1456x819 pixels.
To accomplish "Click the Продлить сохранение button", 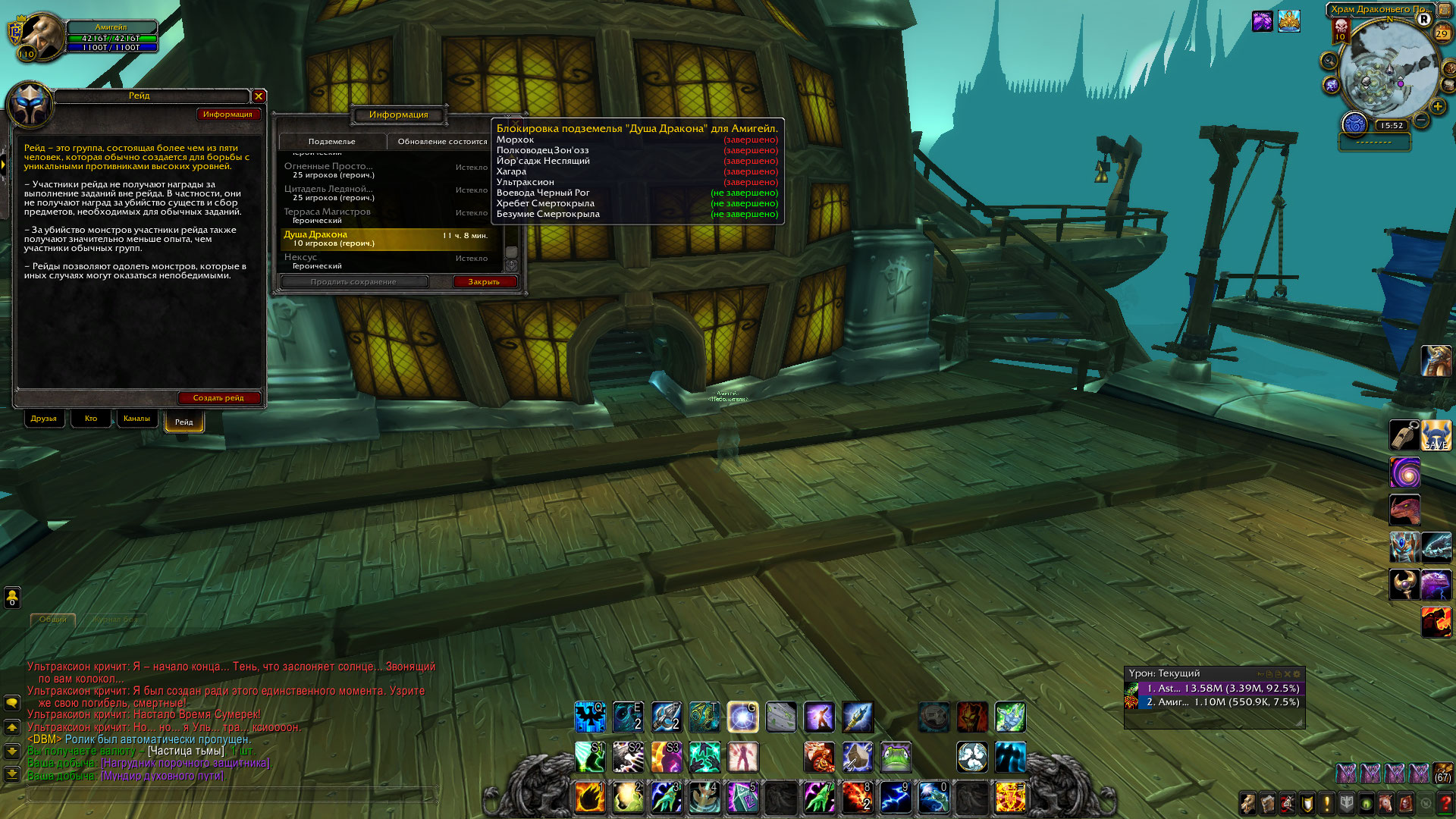I will 353,282.
